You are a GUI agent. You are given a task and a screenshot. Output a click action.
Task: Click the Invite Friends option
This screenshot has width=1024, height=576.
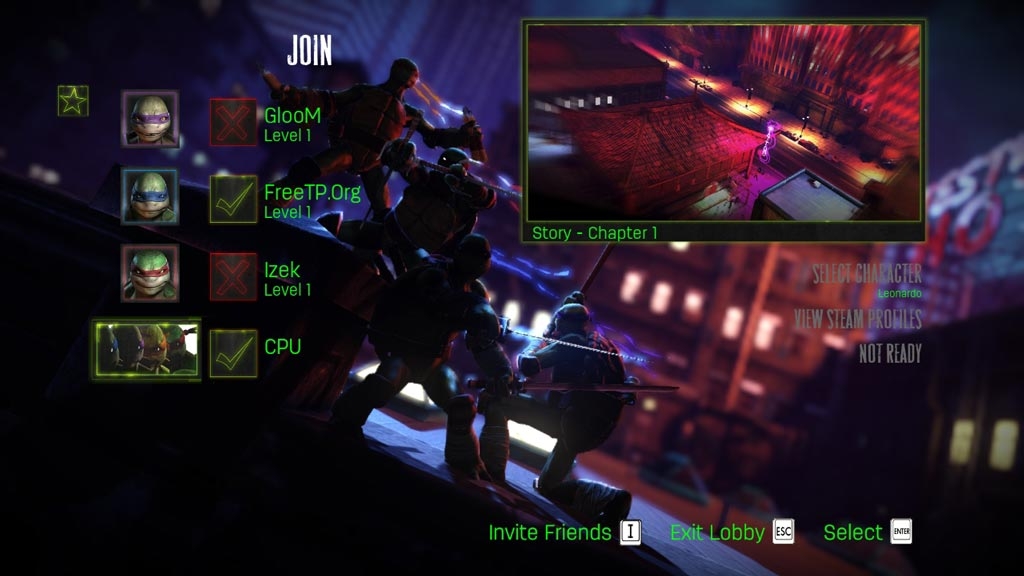point(549,532)
